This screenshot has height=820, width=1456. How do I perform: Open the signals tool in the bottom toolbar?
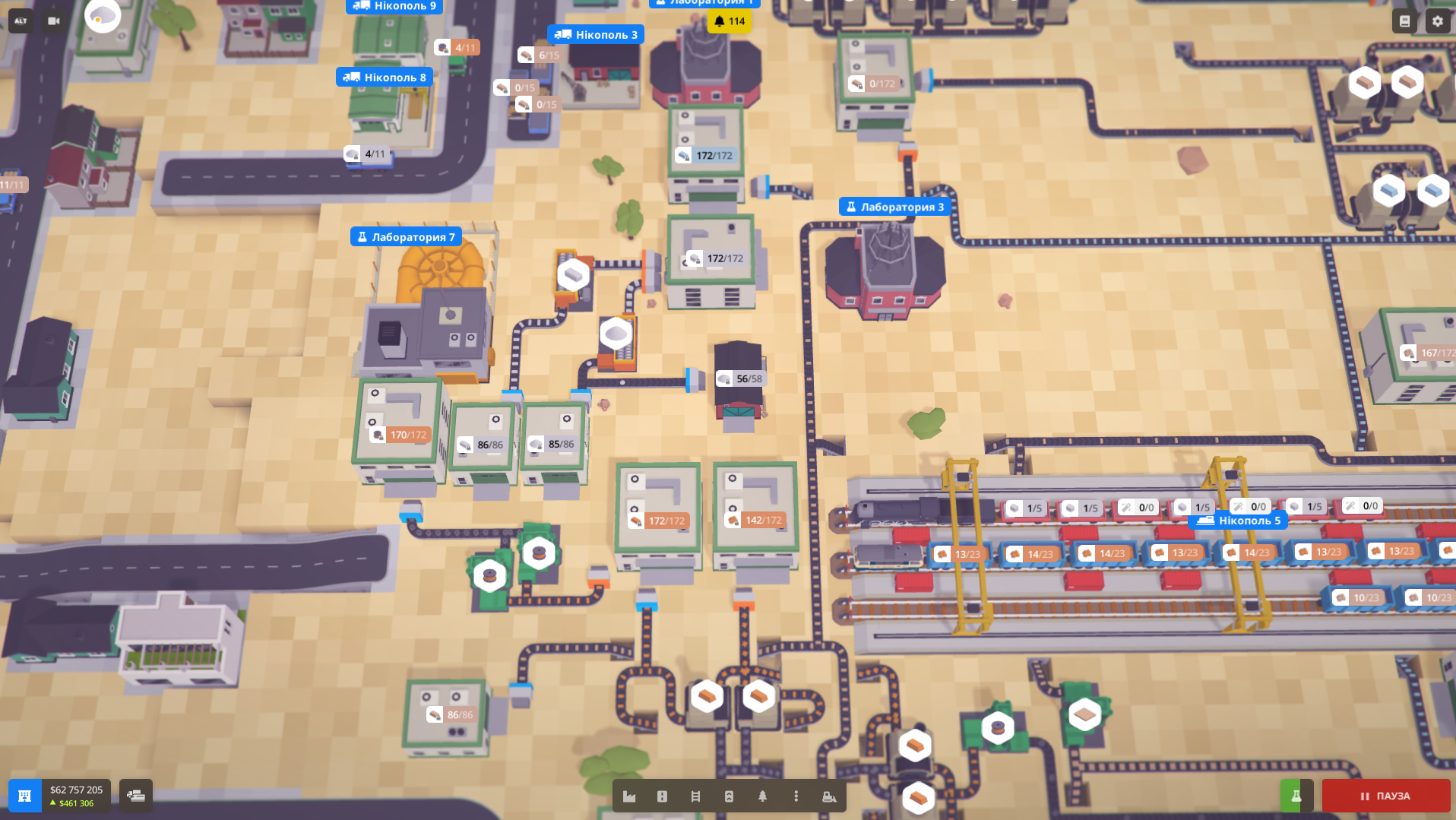(x=662, y=796)
